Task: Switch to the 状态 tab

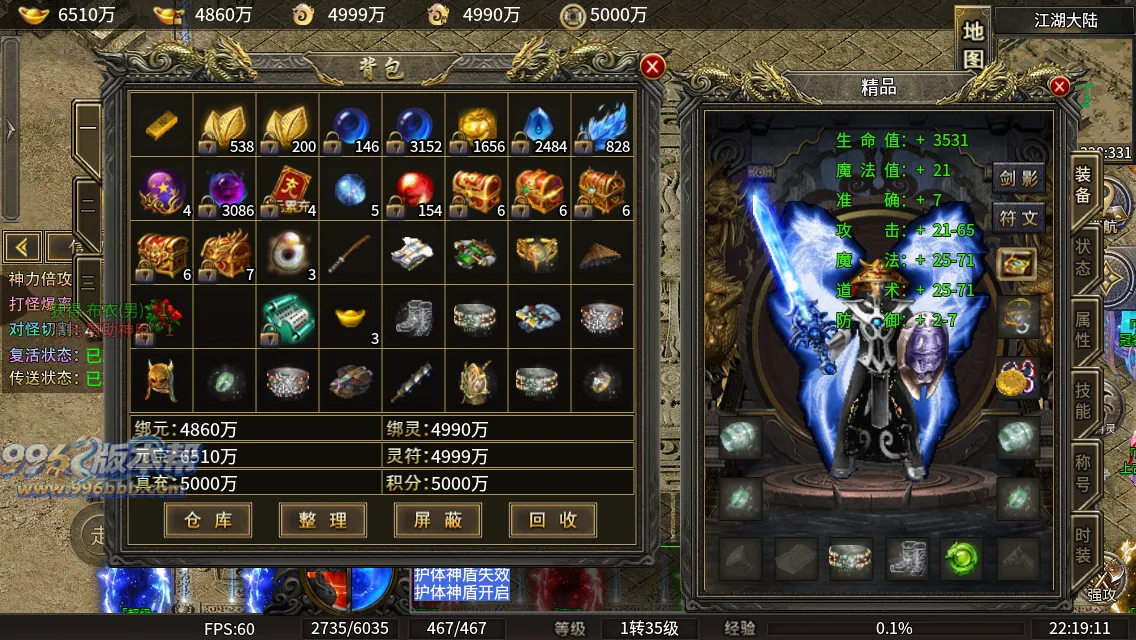Action: [1083, 256]
